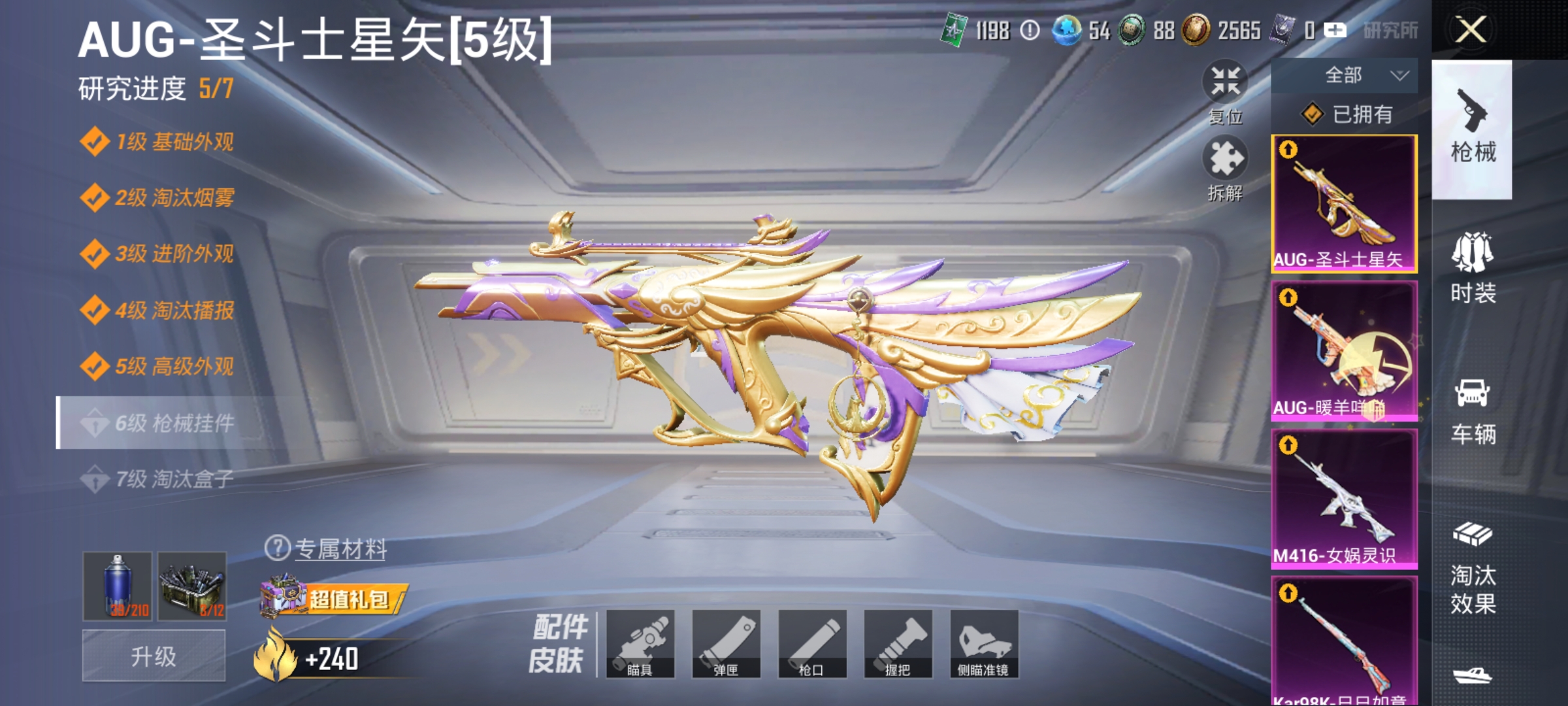
Task: Select the 弹匣 accessory skin icon
Action: click(x=728, y=647)
